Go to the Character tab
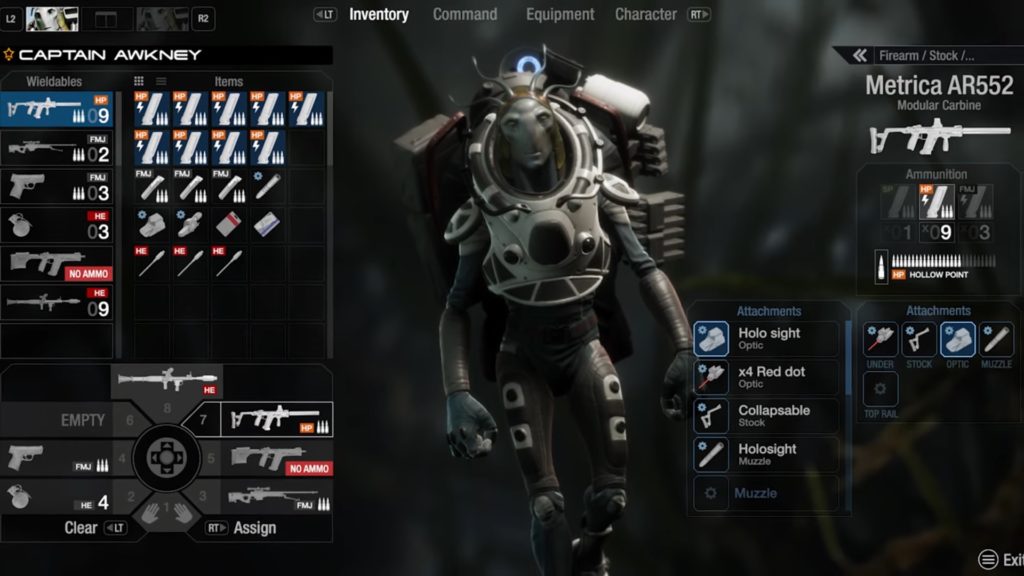 (646, 14)
